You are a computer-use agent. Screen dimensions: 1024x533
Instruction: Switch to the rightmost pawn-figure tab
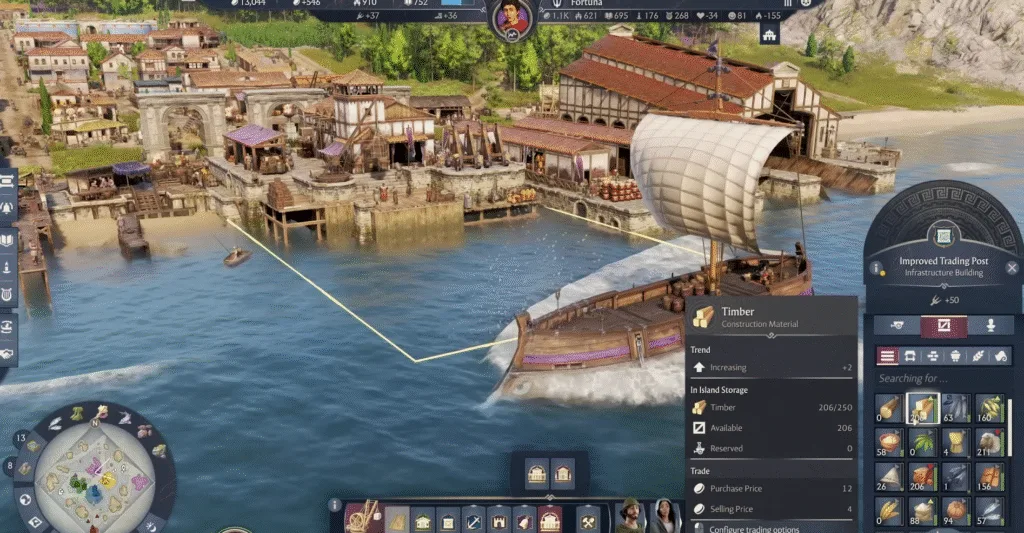coord(990,326)
